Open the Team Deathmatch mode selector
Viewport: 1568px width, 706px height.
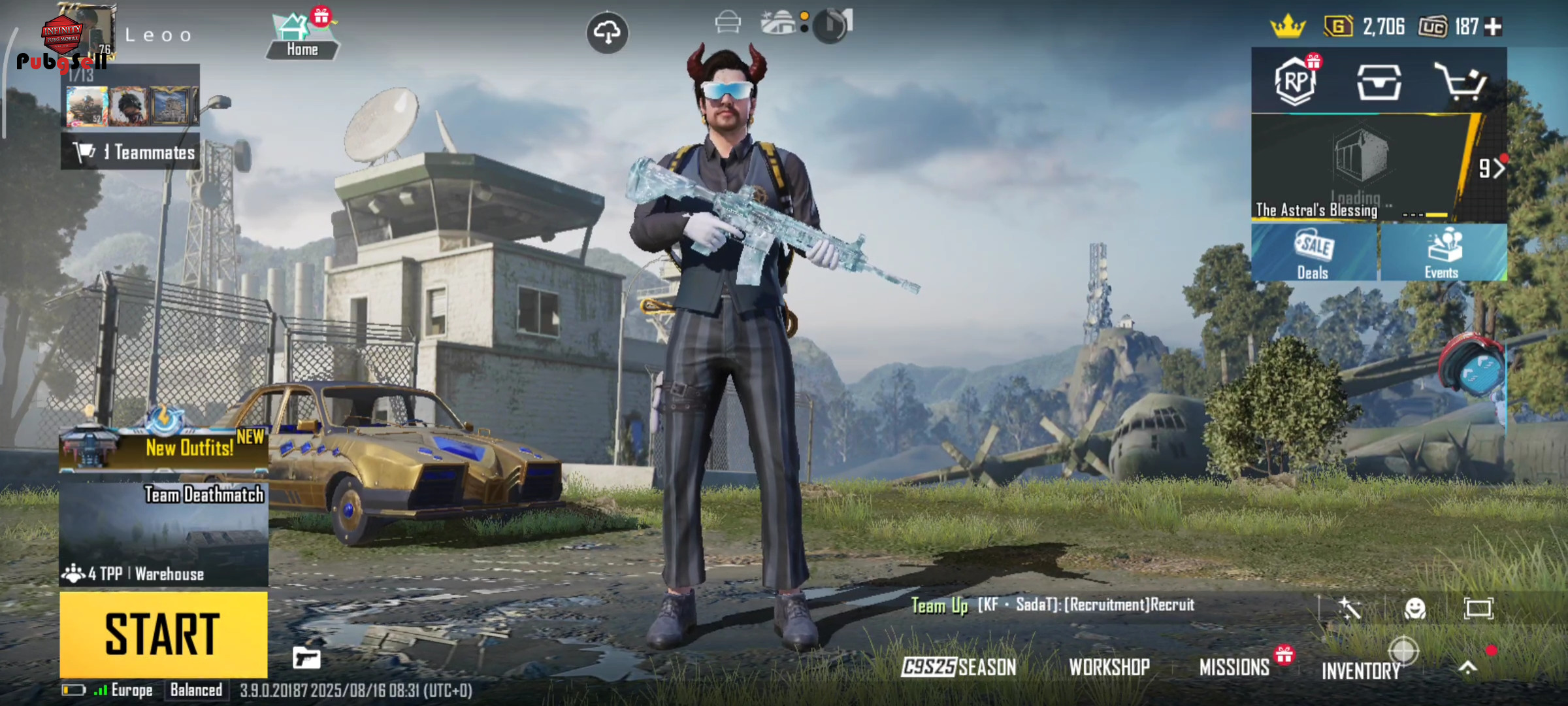[x=163, y=533]
